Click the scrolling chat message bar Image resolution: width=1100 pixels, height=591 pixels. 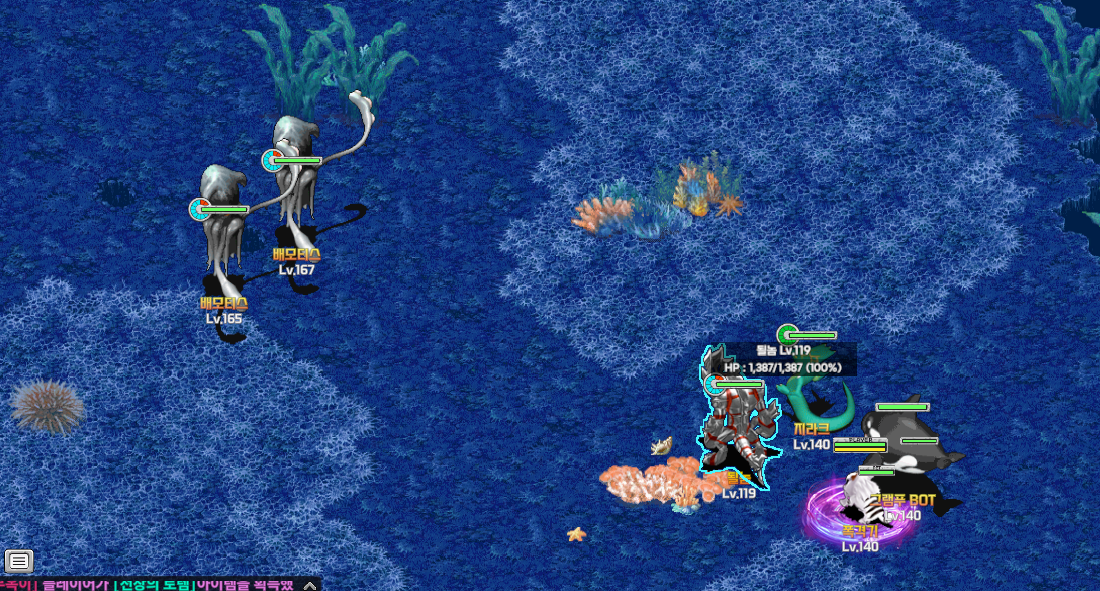click(150, 585)
